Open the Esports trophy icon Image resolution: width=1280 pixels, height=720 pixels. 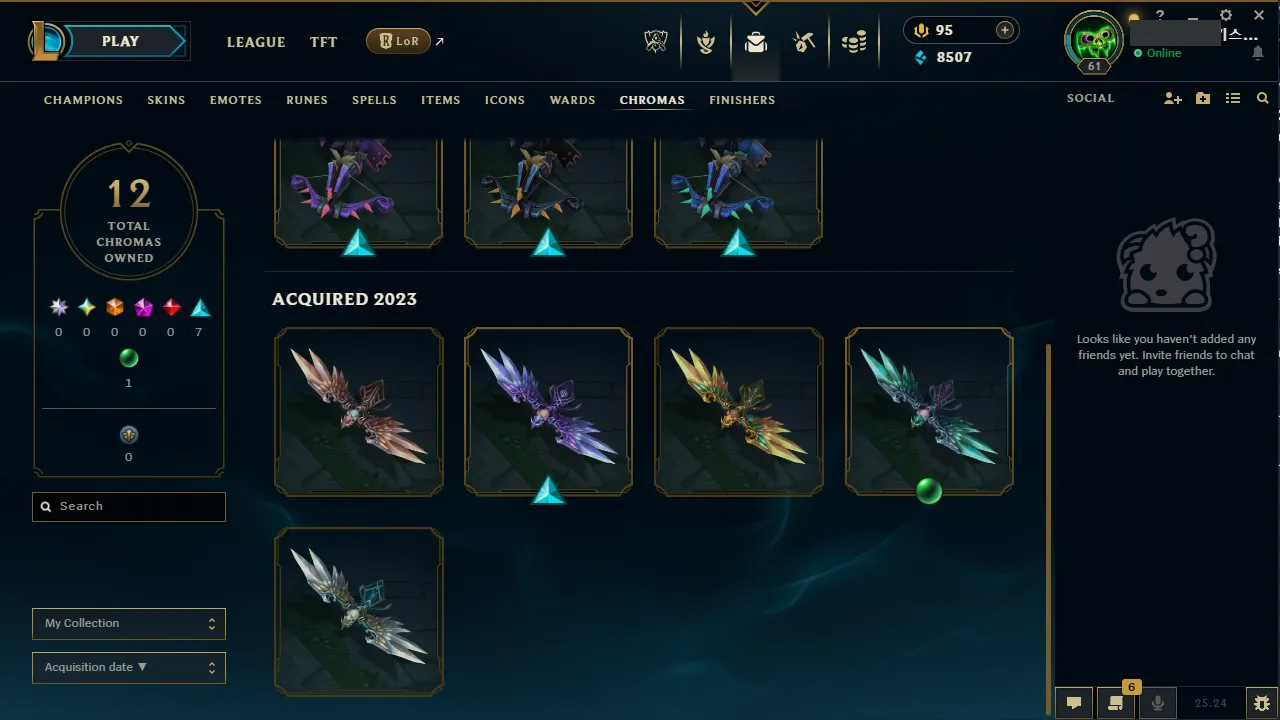(x=655, y=42)
